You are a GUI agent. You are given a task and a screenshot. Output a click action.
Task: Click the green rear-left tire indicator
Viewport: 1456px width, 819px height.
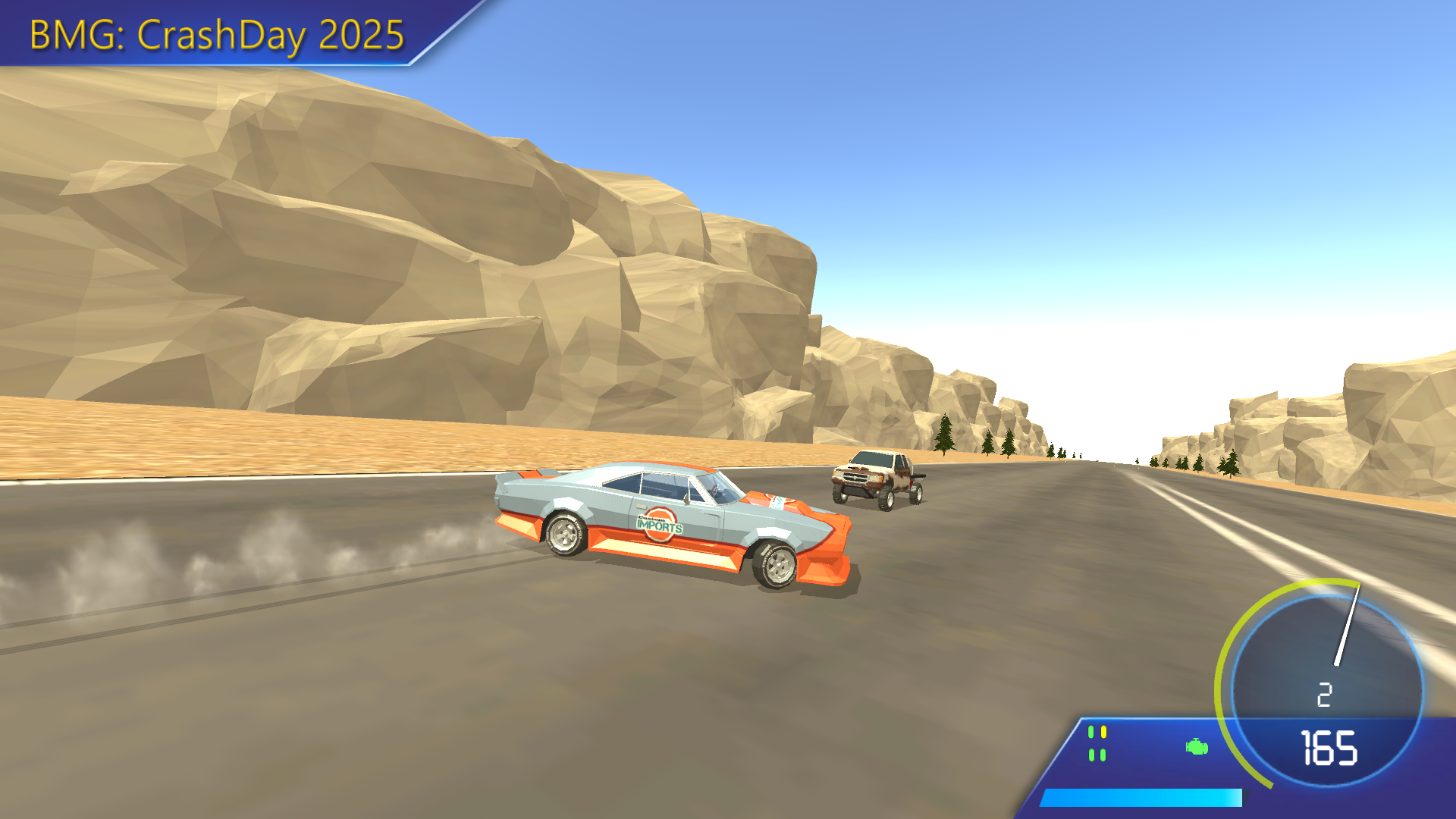(x=1091, y=755)
